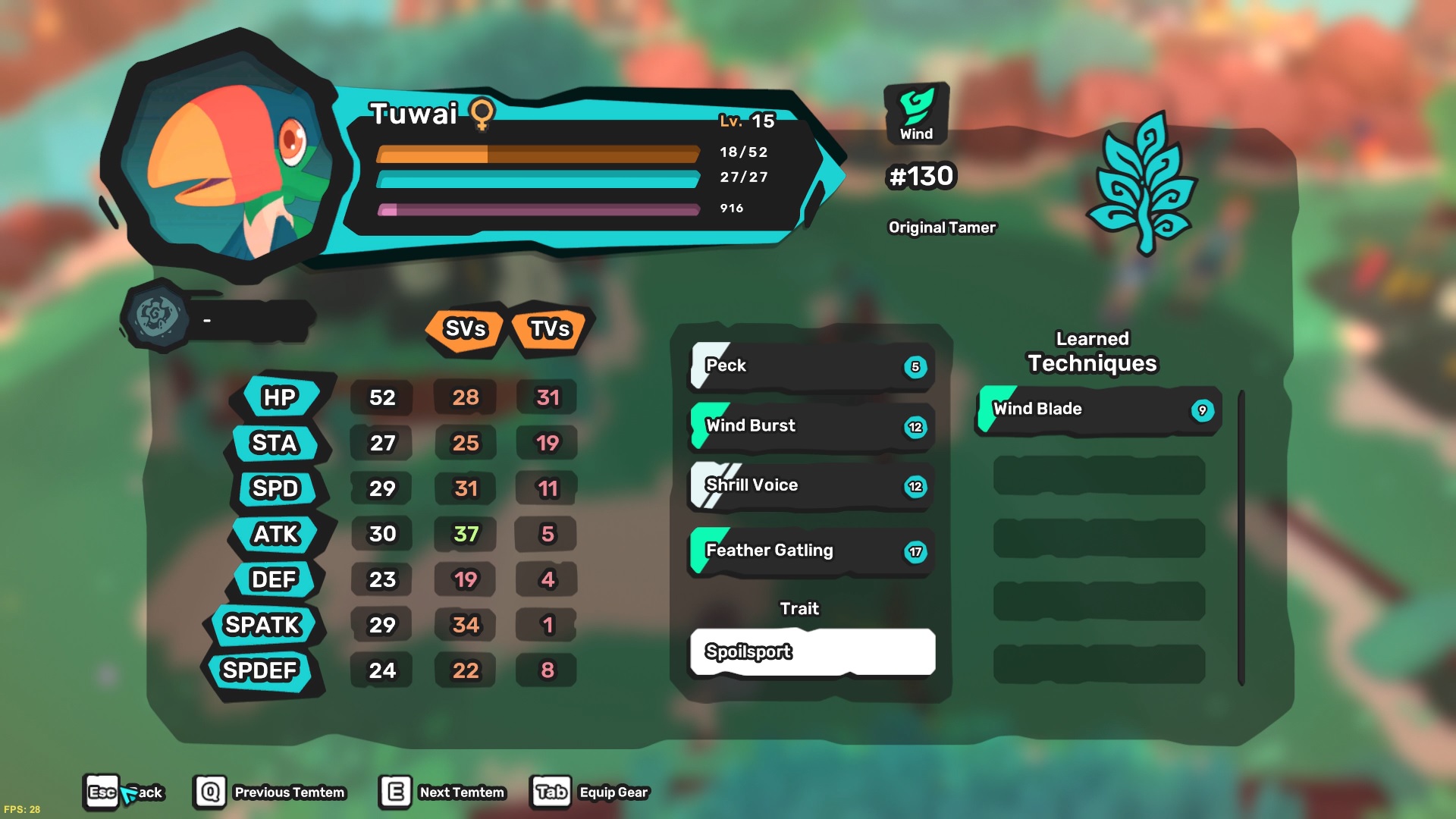
Task: Expand the Original Tamer info
Action: [x=943, y=227]
